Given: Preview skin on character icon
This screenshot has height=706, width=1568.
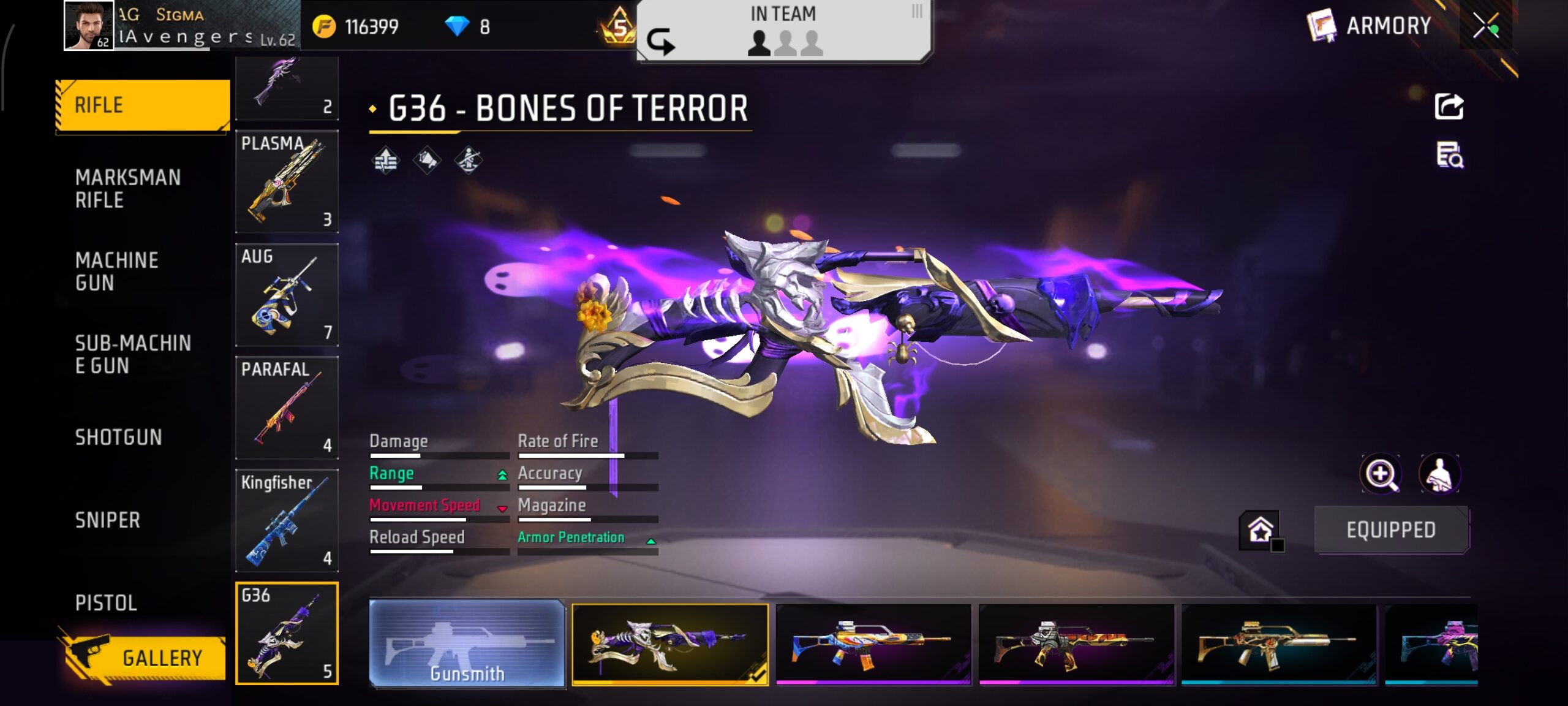Looking at the screenshot, I should [x=1439, y=474].
